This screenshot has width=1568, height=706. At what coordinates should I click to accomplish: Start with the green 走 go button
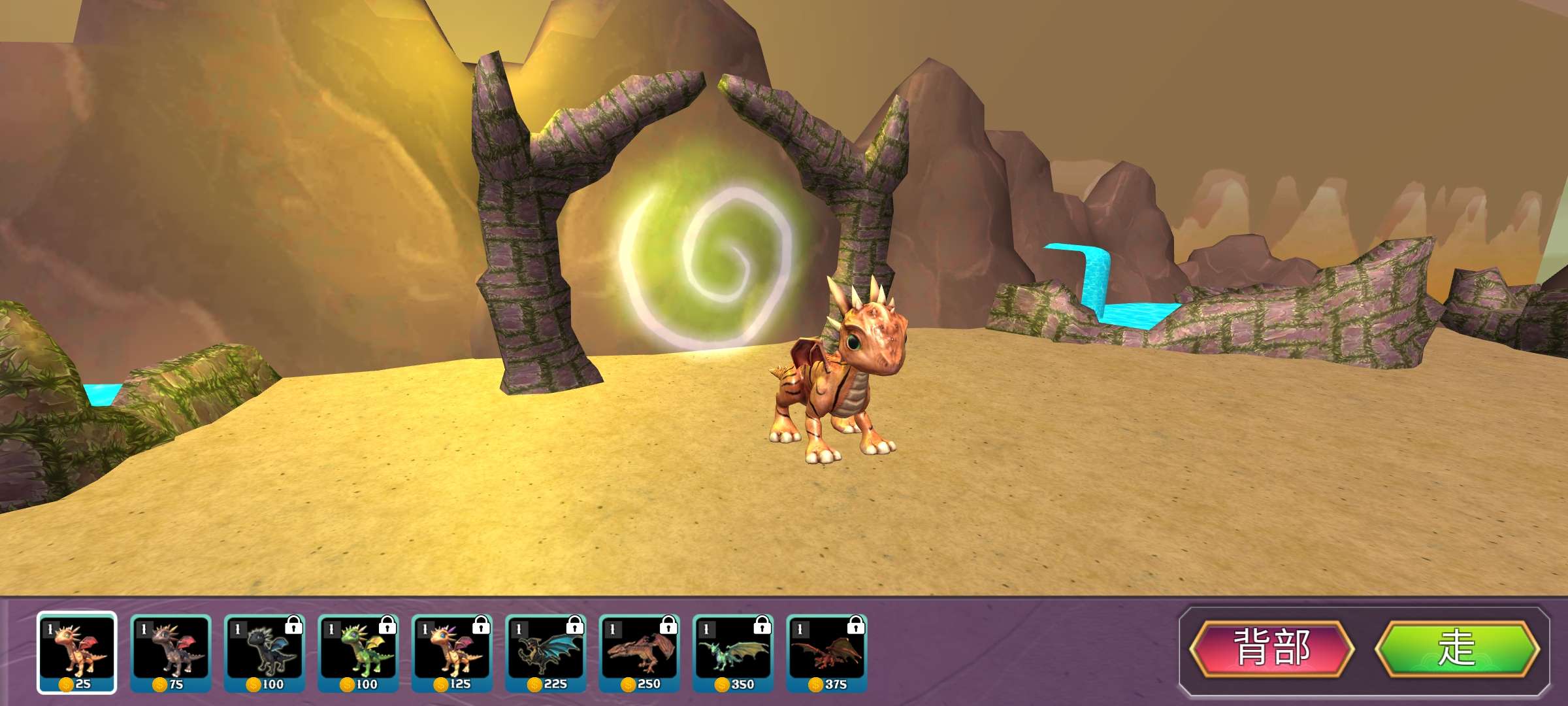tap(1458, 648)
